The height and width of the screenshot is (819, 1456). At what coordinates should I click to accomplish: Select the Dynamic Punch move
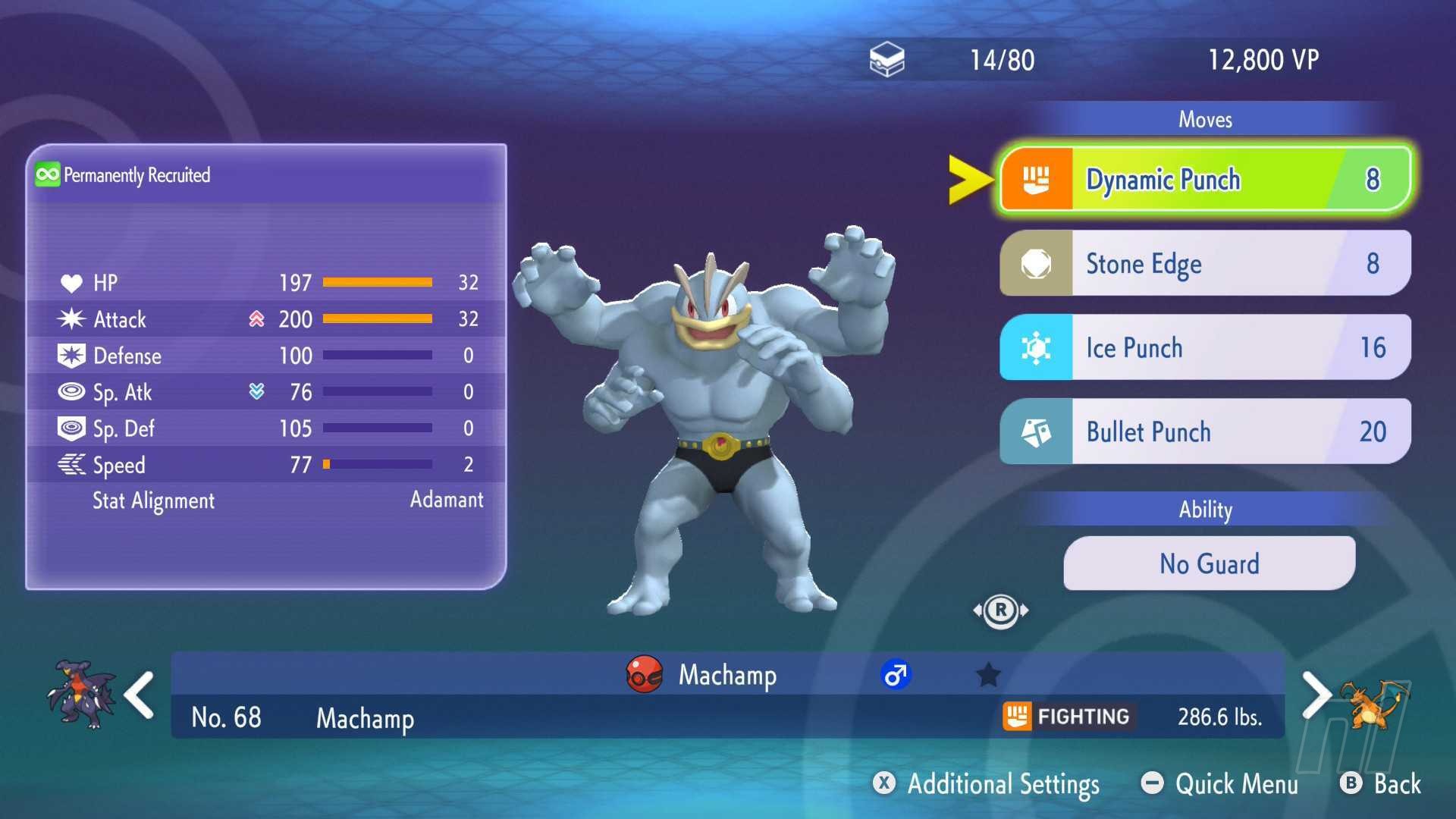[1206, 179]
